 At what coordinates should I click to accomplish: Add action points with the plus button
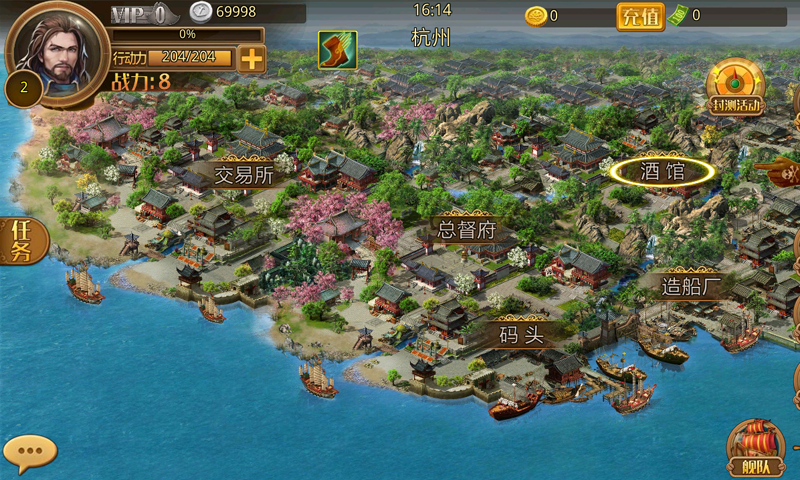pyautogui.click(x=252, y=59)
